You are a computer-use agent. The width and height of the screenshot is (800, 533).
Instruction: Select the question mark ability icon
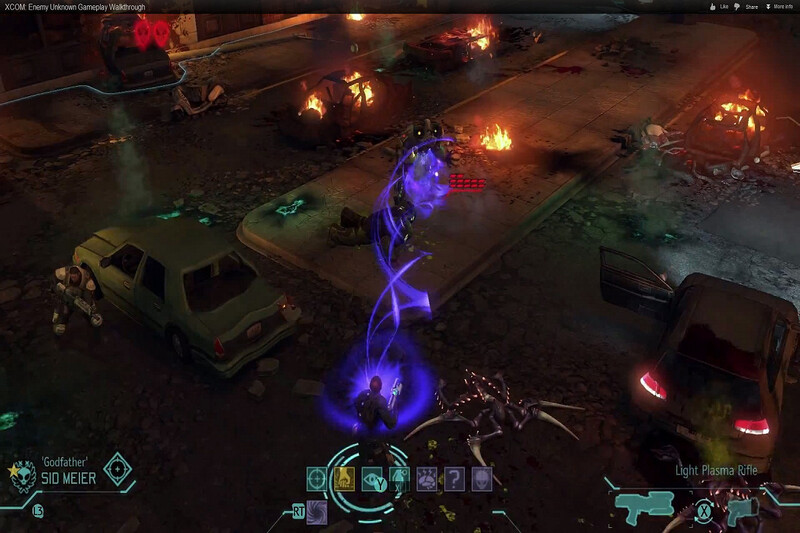pos(454,479)
